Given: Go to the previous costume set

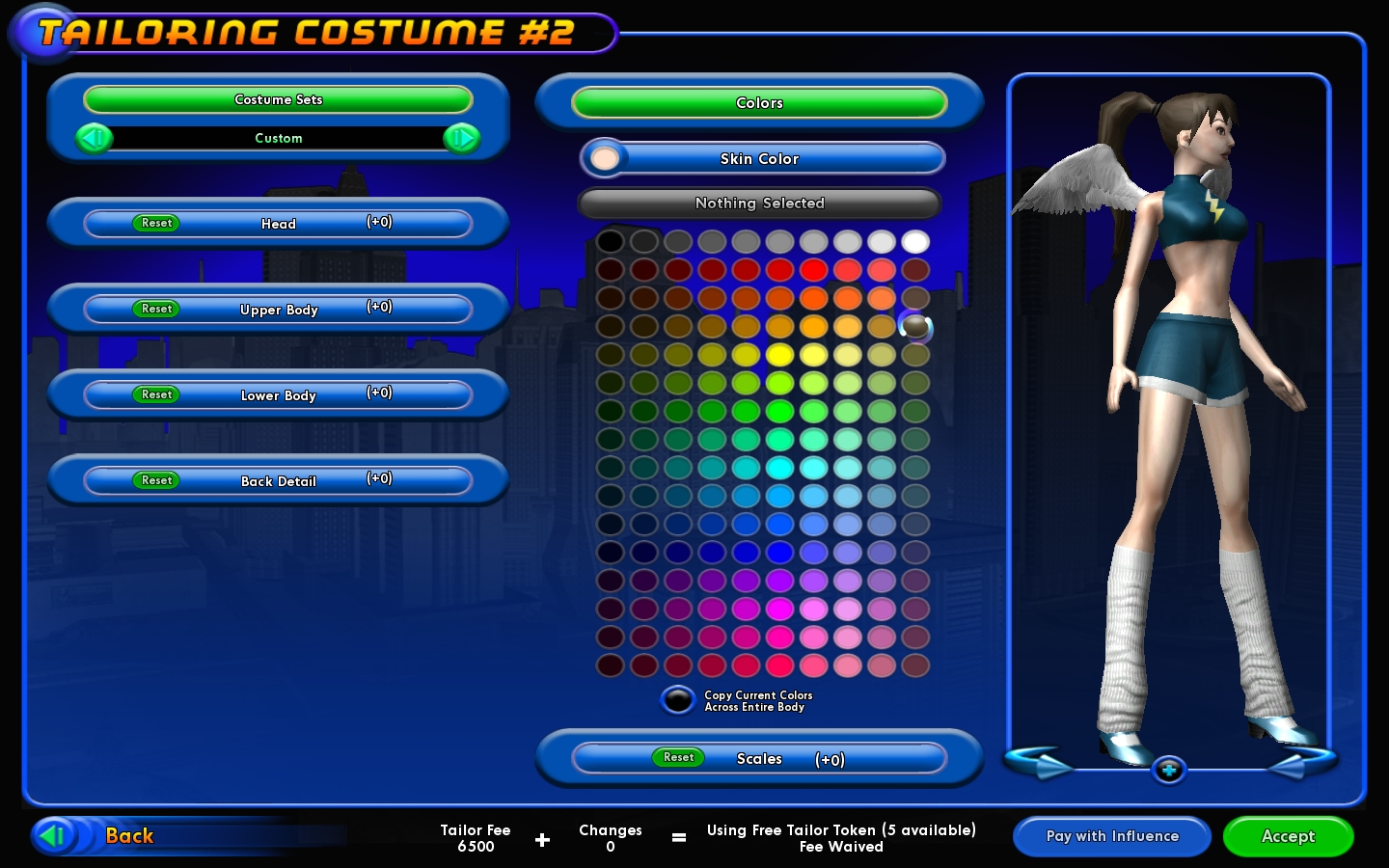Looking at the screenshot, I should click(95, 139).
